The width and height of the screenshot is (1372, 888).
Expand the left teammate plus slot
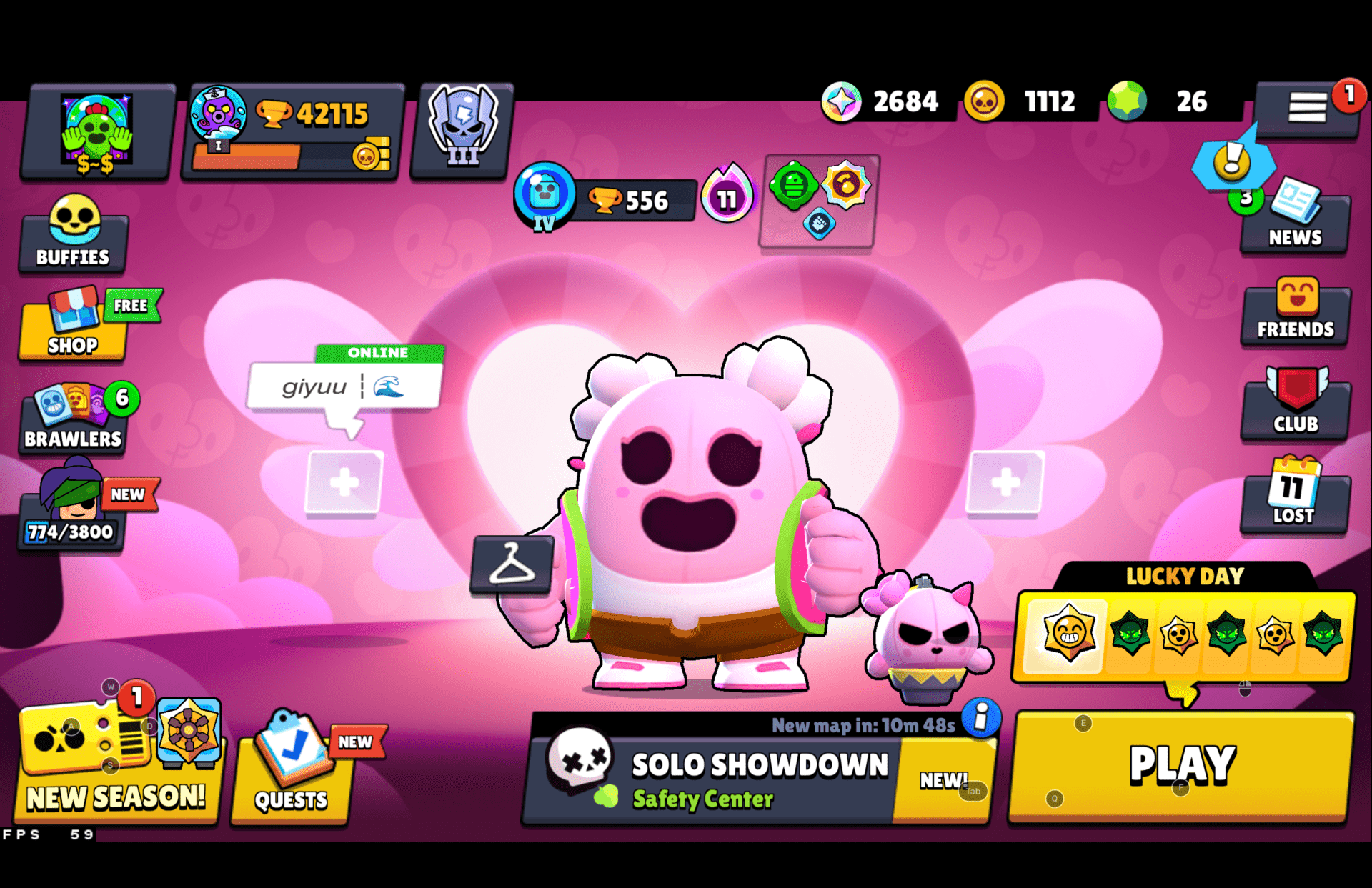tap(344, 483)
